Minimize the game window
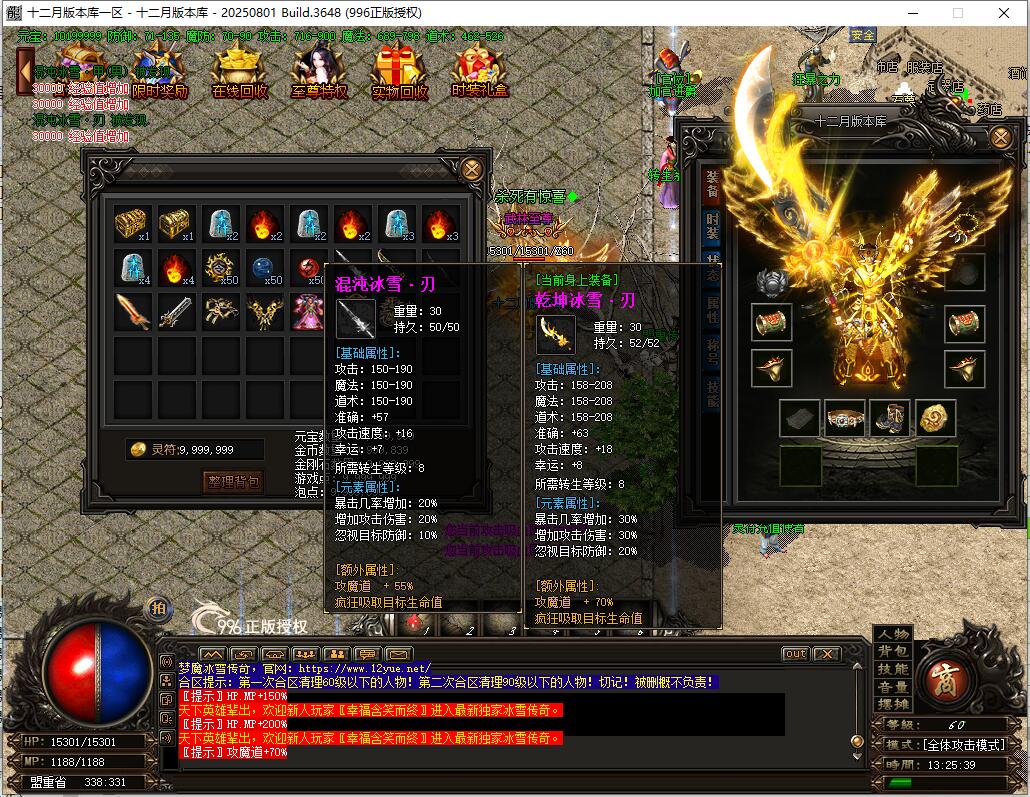This screenshot has height=797, width=1030. 913,13
